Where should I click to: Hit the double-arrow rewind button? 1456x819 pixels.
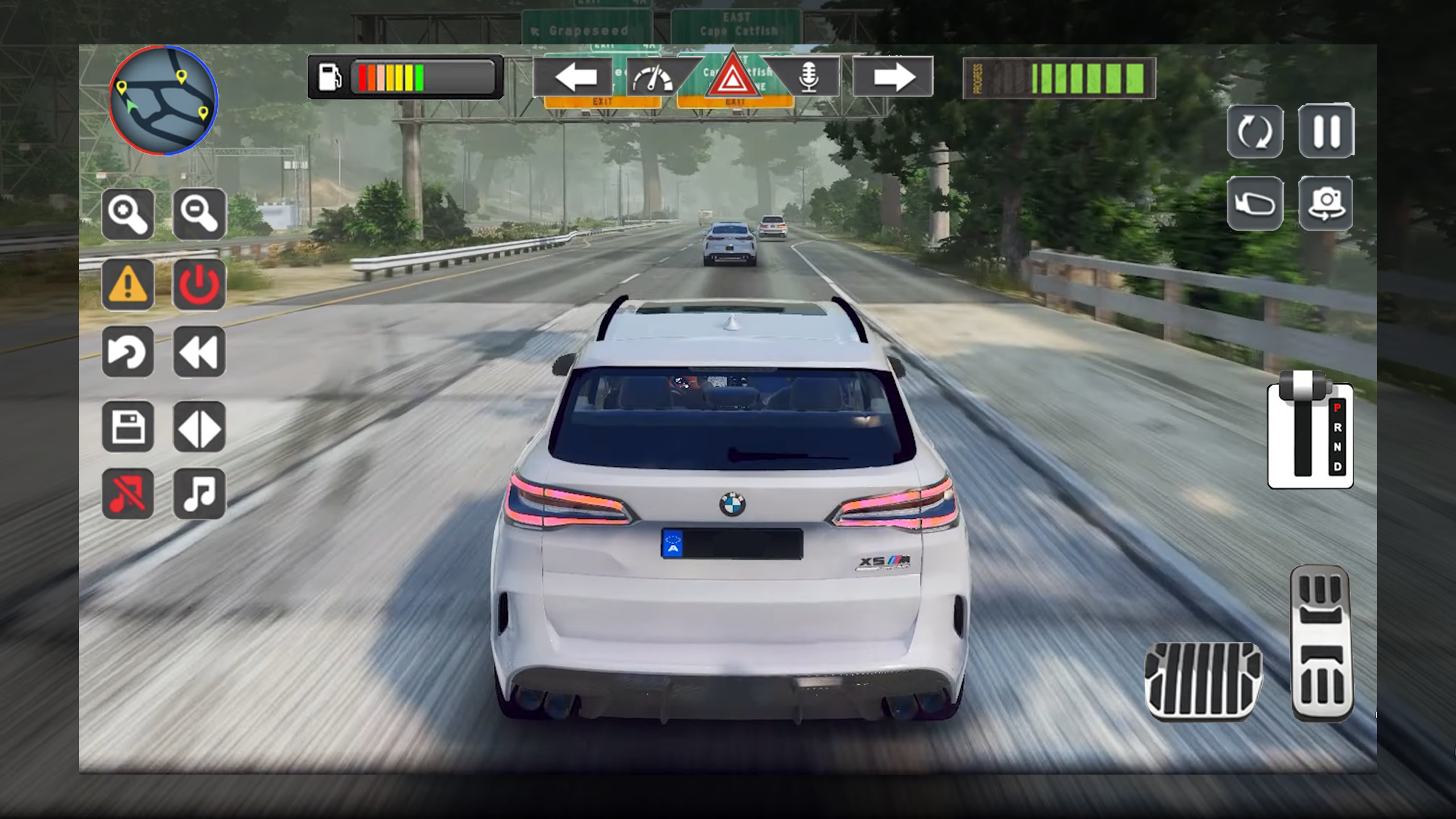pyautogui.click(x=199, y=352)
